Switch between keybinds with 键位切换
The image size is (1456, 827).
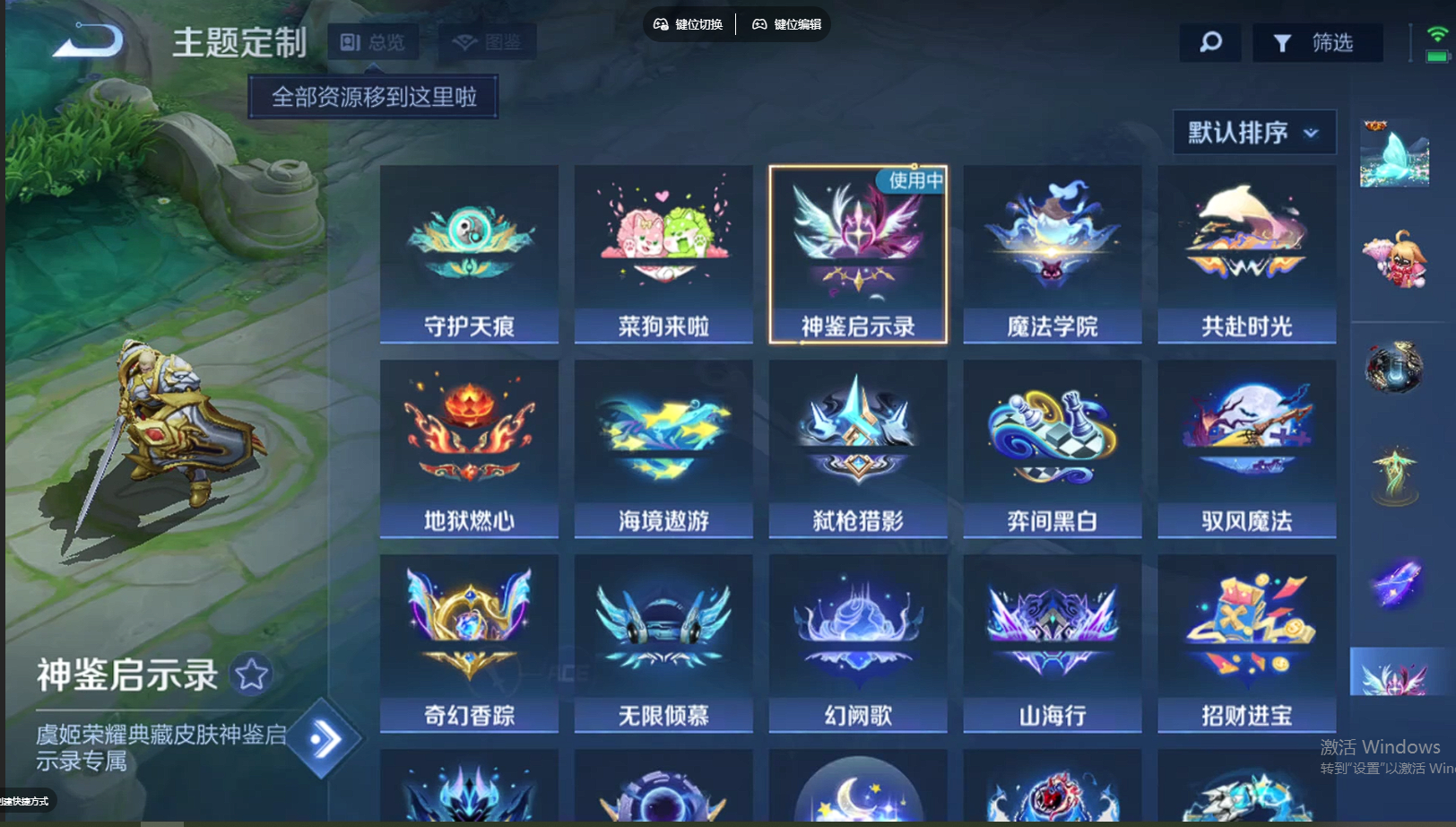pyautogui.click(x=689, y=25)
